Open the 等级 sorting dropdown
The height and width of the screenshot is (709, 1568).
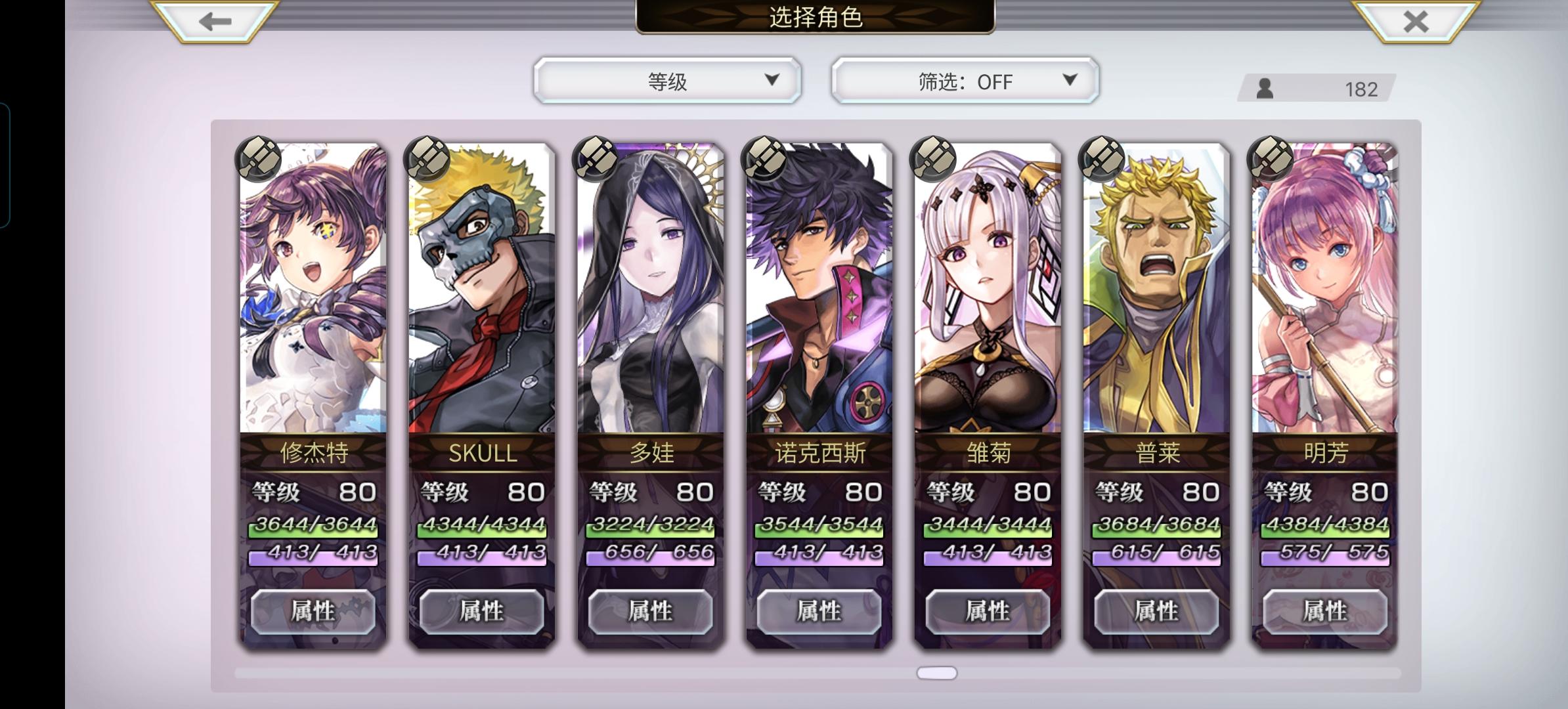click(667, 81)
